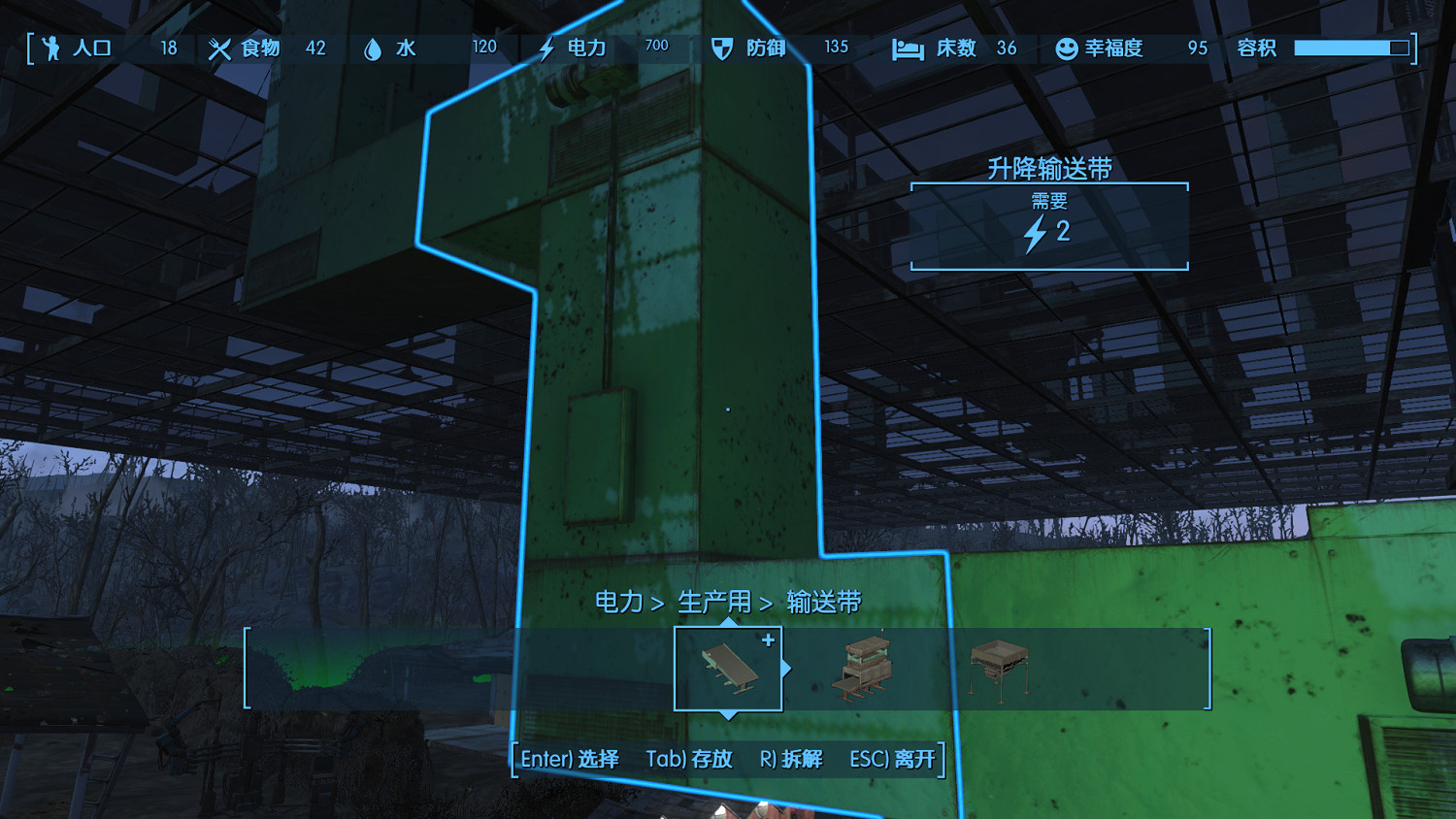
Task: Select the 食物 (food) fork-and-knife icon
Action: pos(219,48)
